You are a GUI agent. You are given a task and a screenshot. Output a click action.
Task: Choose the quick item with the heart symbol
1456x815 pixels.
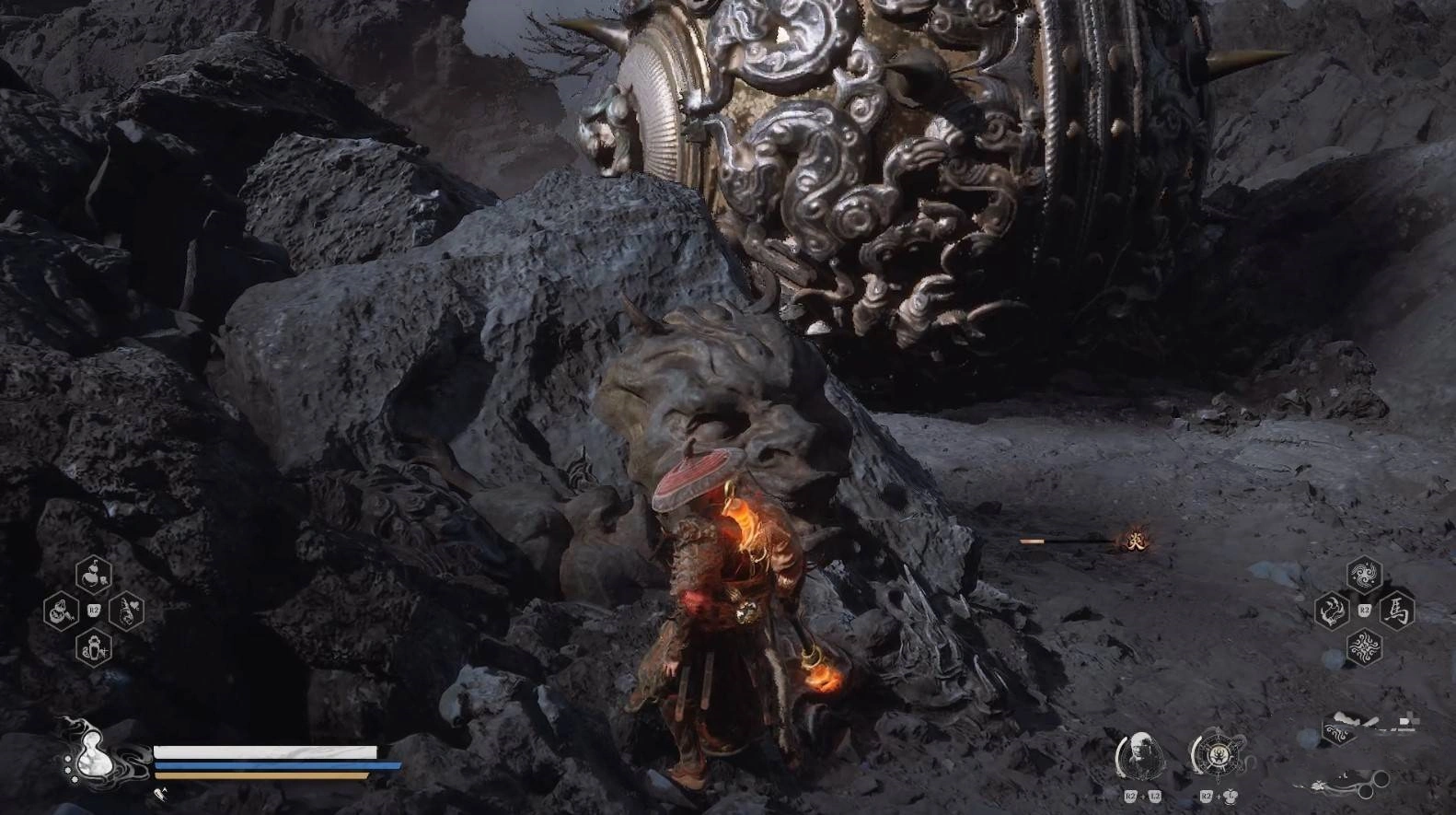pyautogui.click(x=126, y=611)
